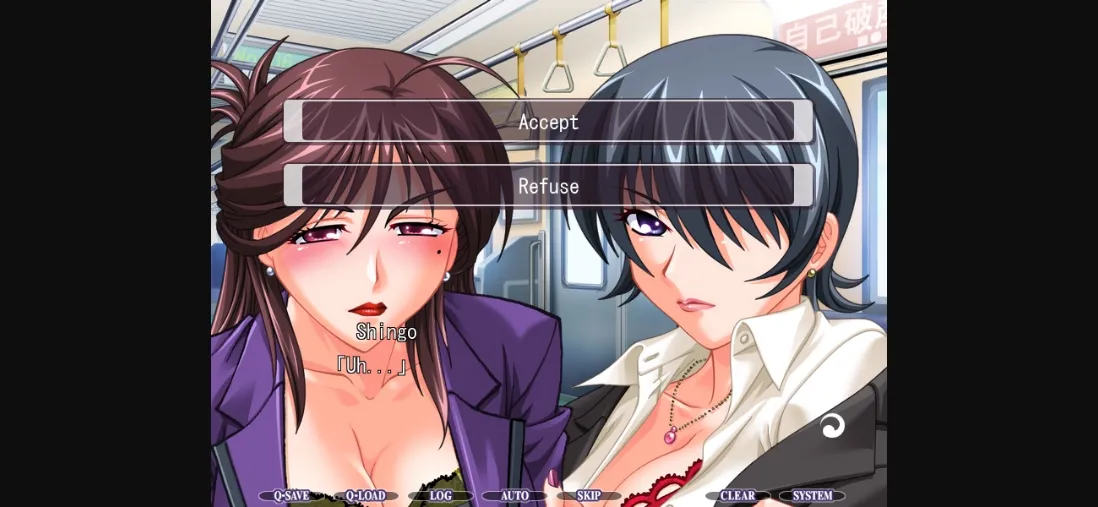Quick save with the Q-SAVE button

click(x=291, y=496)
